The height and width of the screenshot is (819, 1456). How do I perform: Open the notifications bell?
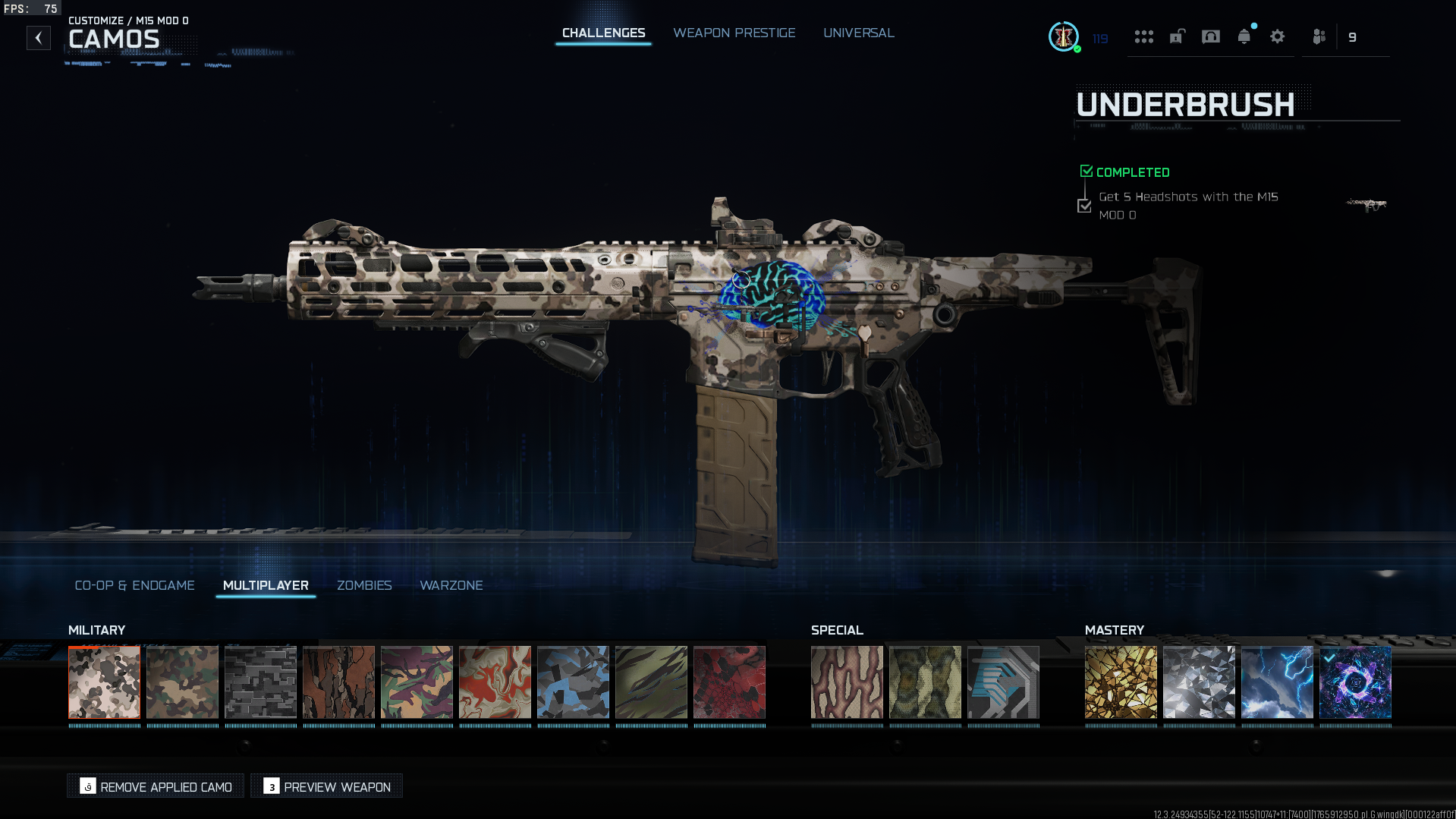point(1244,36)
